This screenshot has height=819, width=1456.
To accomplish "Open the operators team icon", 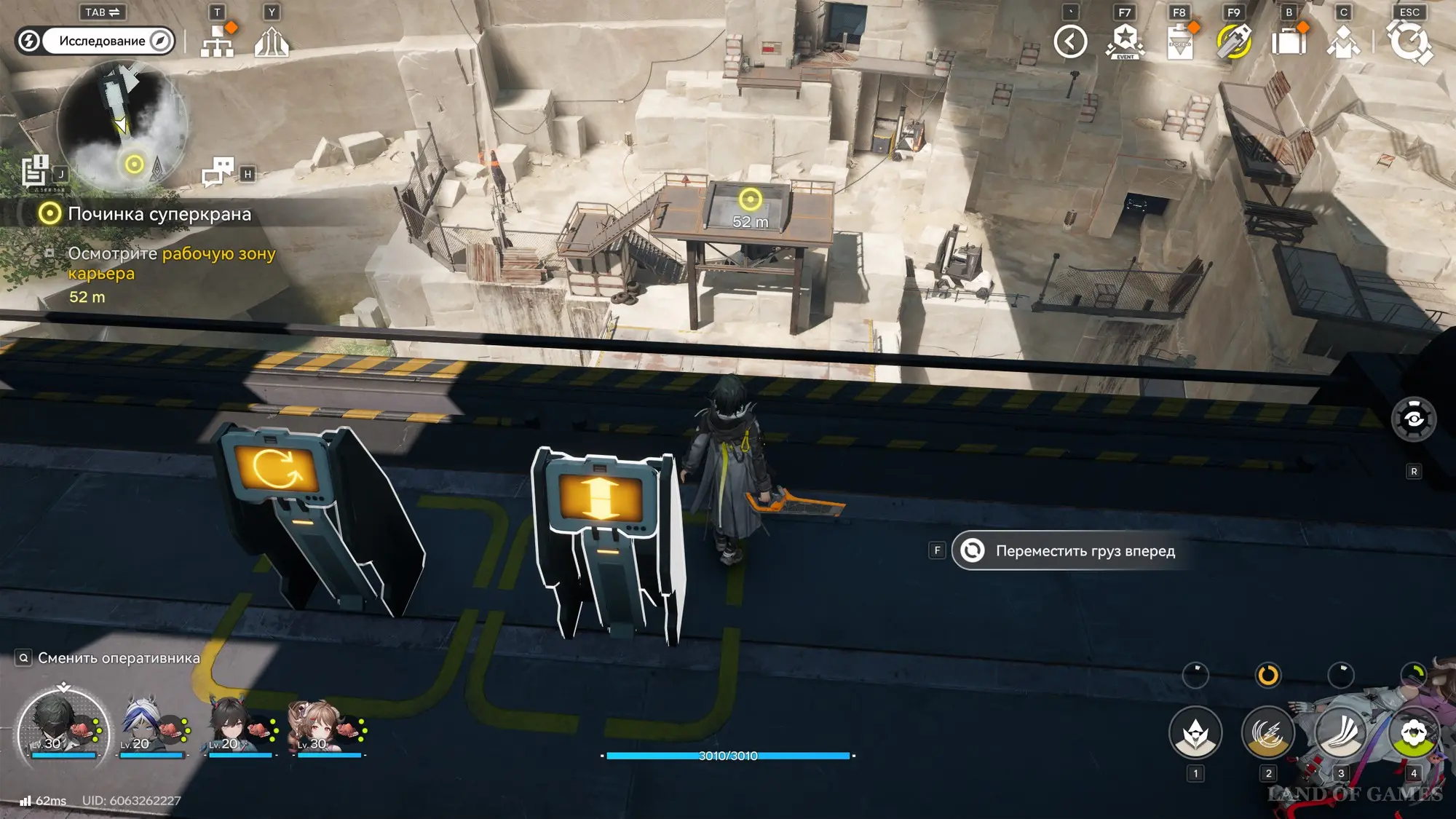I will (1343, 41).
